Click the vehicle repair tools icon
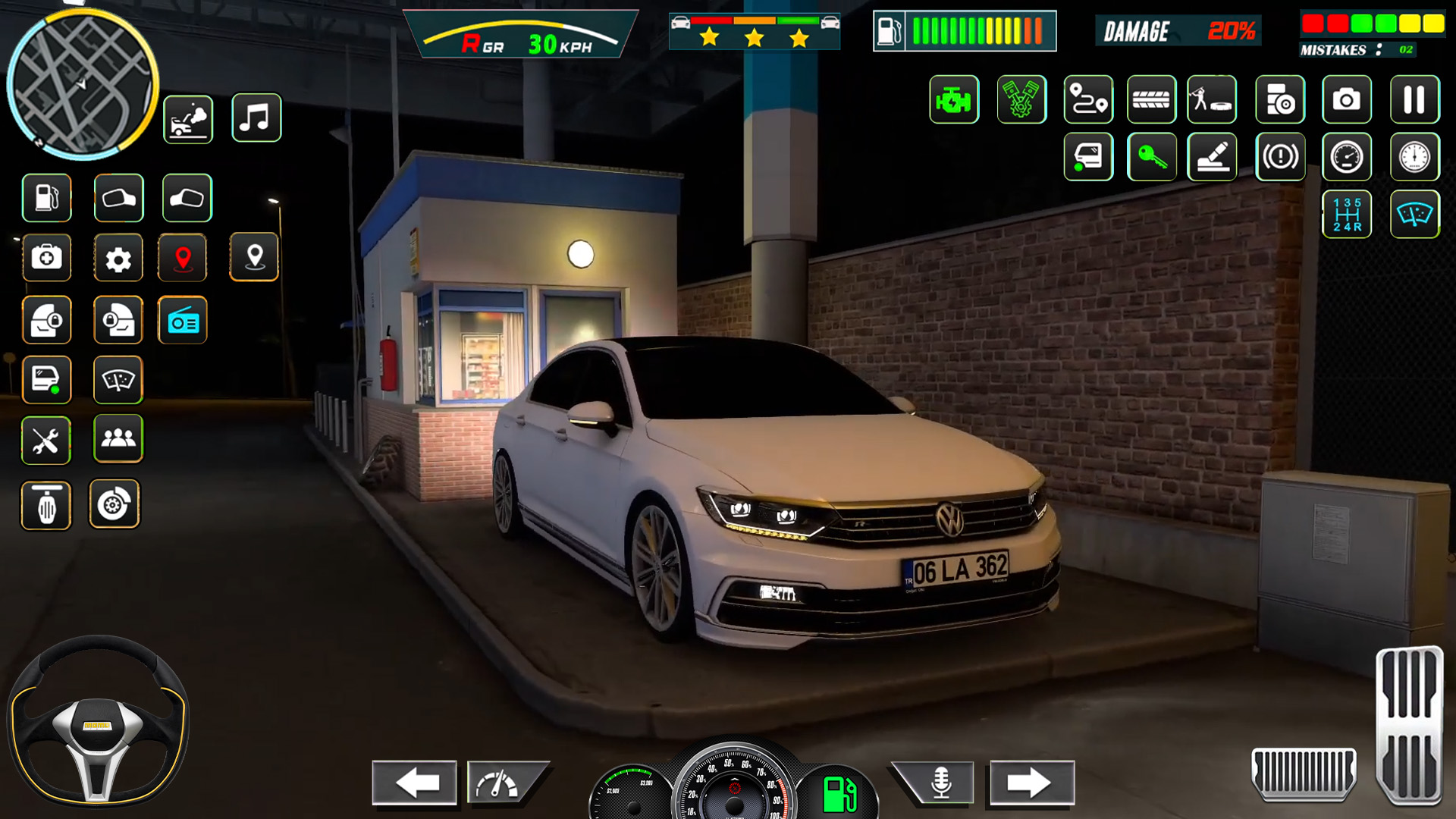This screenshot has height=819, width=1456. [x=47, y=441]
